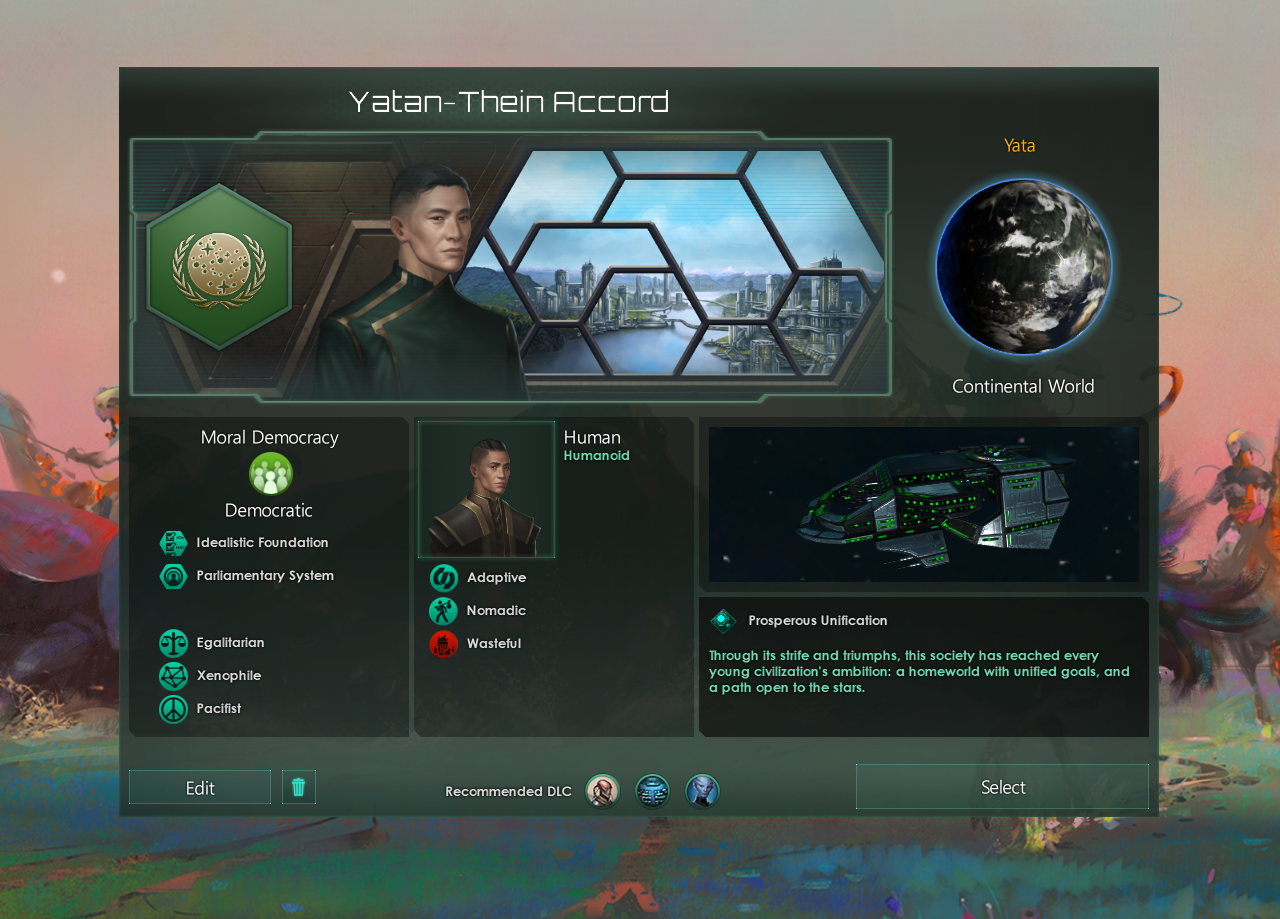Open the robot-faced recommended DLC icon
Screen dimensions: 1280x919
click(x=652, y=791)
